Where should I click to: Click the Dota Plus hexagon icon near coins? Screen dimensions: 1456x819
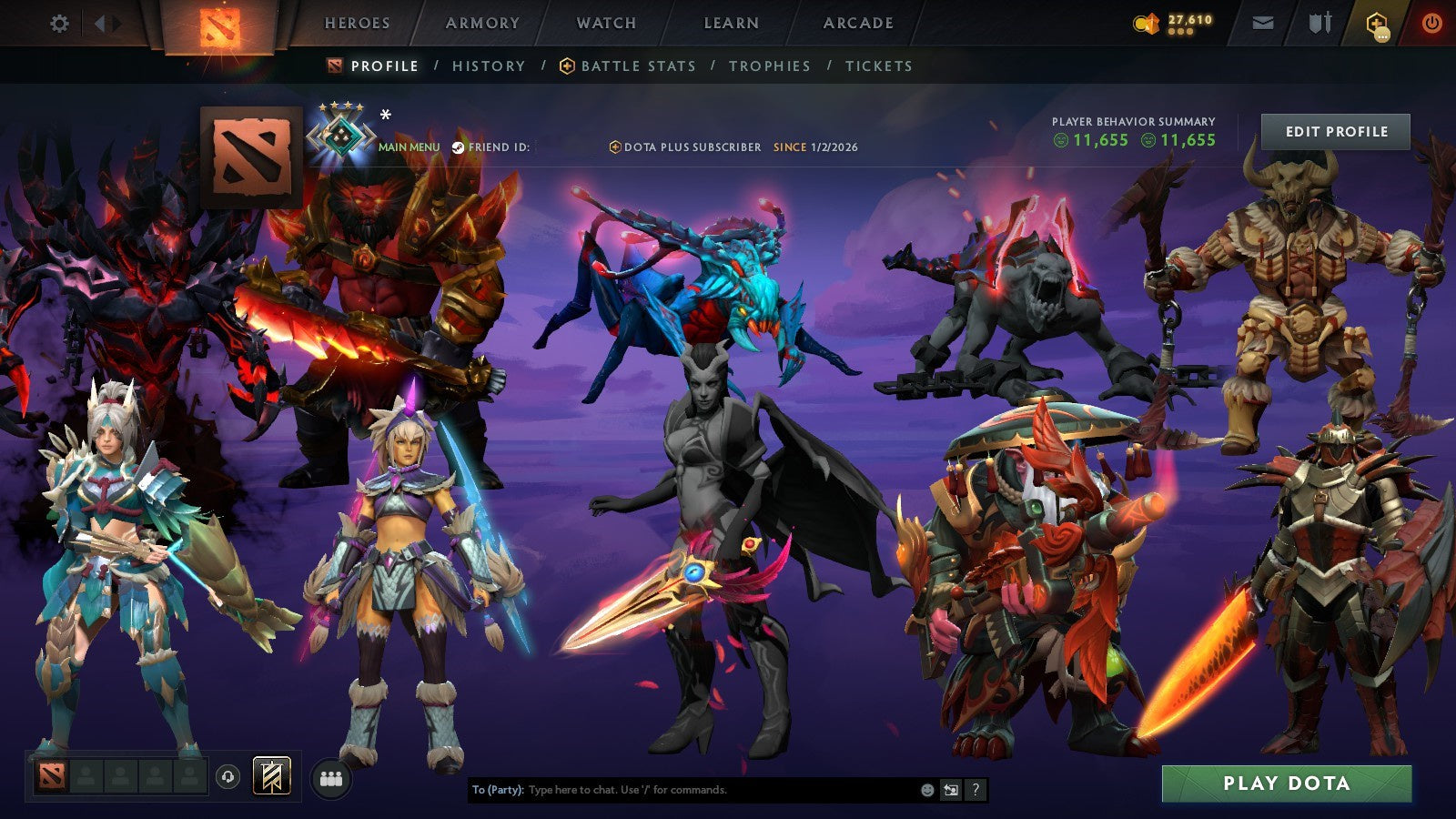(1376, 25)
